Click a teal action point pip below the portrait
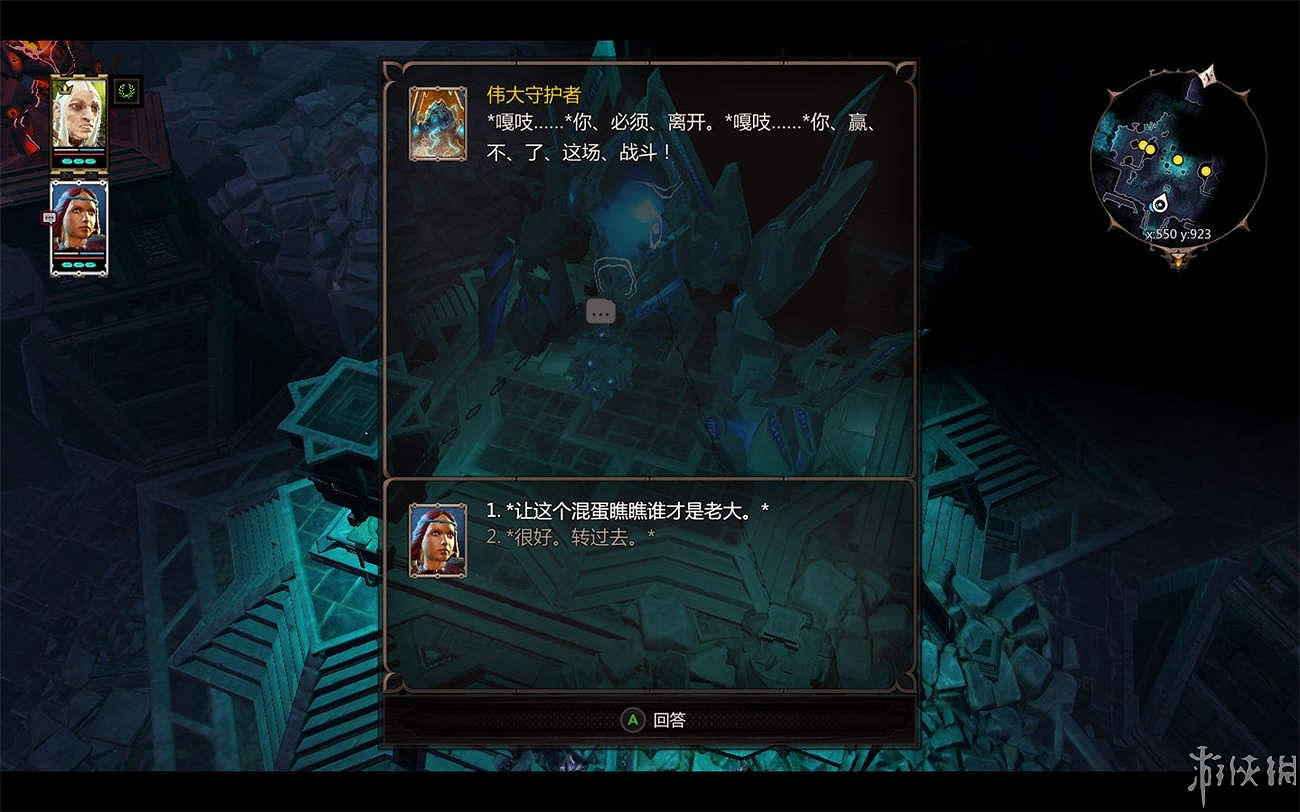Viewport: 1300px width, 812px height. click(67, 161)
